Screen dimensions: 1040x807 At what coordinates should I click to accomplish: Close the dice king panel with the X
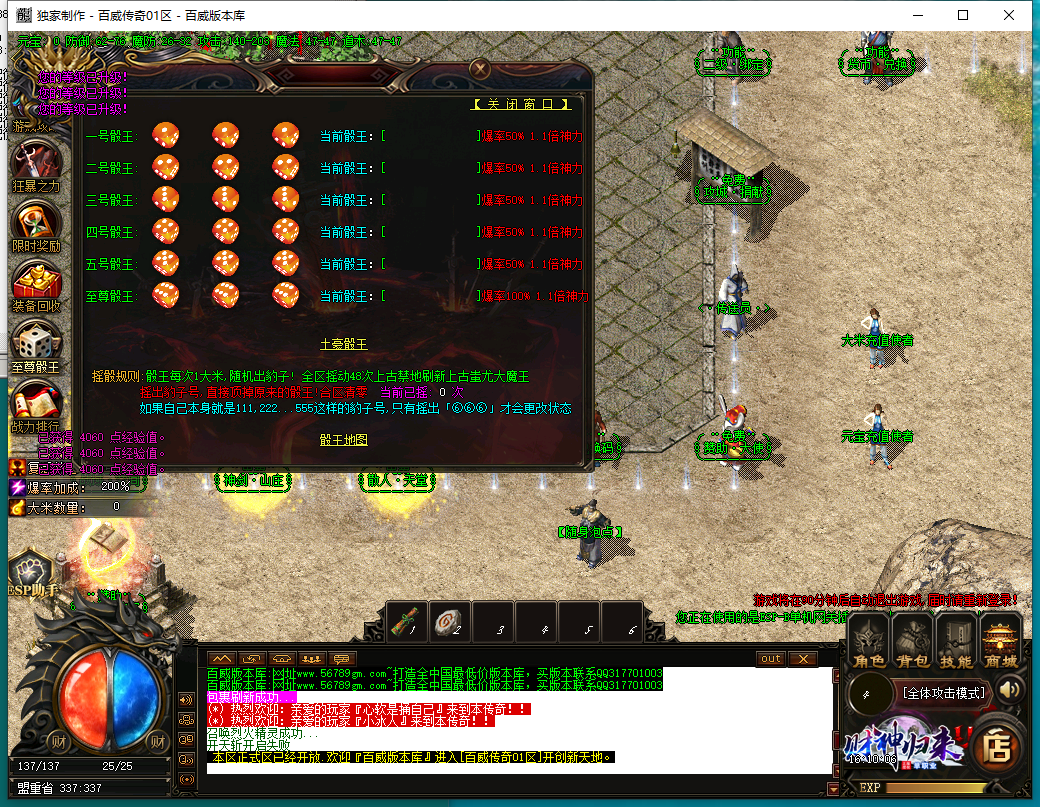pyautogui.click(x=480, y=69)
